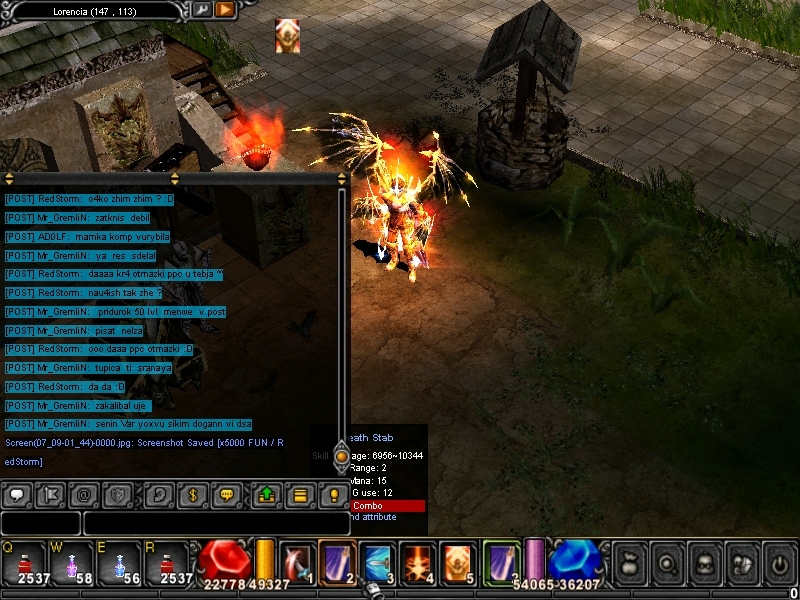Image resolution: width=800 pixels, height=600 pixels.
Task: Select the active buff icon
Action: tap(288, 36)
